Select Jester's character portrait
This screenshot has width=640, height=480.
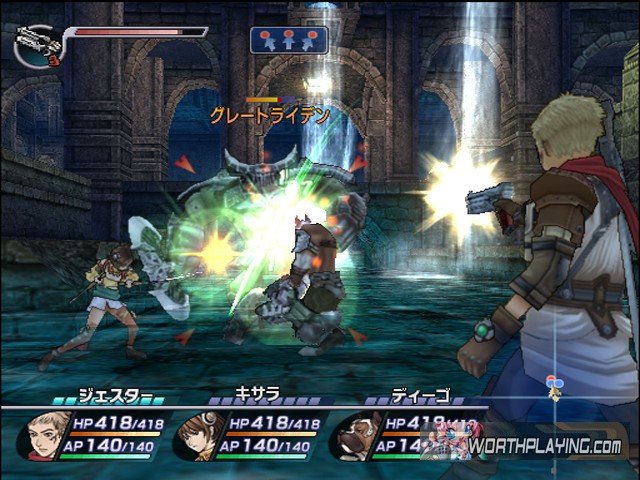(43, 435)
